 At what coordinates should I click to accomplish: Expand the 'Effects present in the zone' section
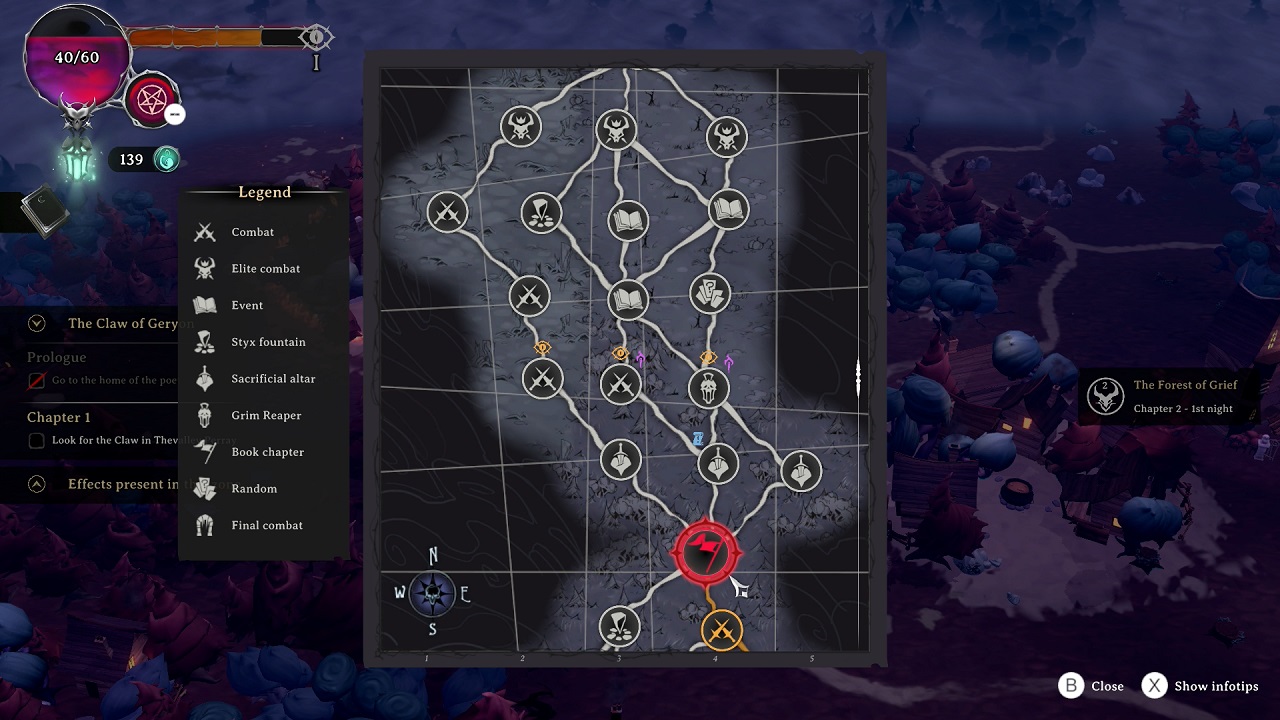click(36, 484)
